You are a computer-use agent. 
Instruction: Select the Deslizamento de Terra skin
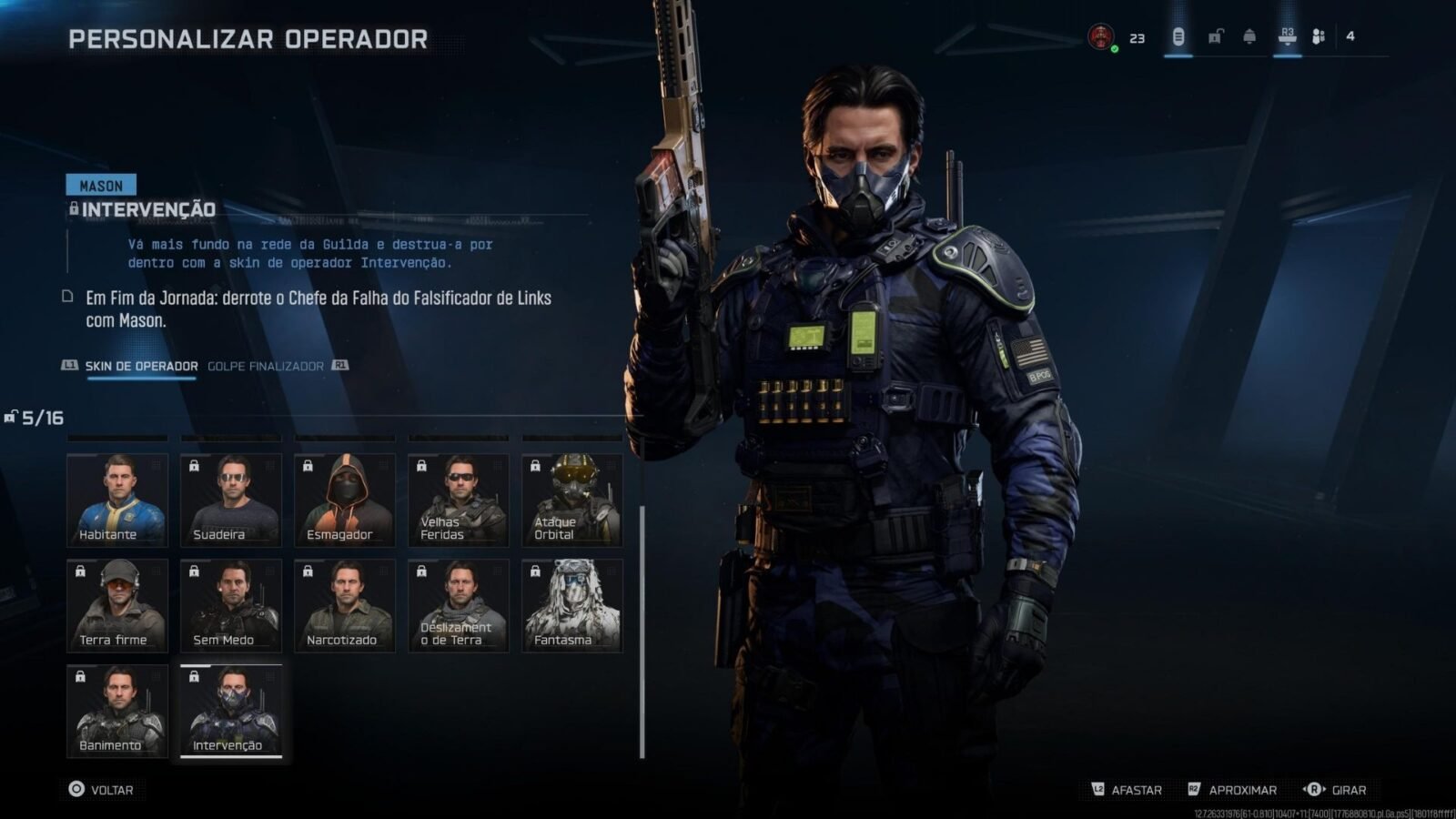tap(459, 605)
